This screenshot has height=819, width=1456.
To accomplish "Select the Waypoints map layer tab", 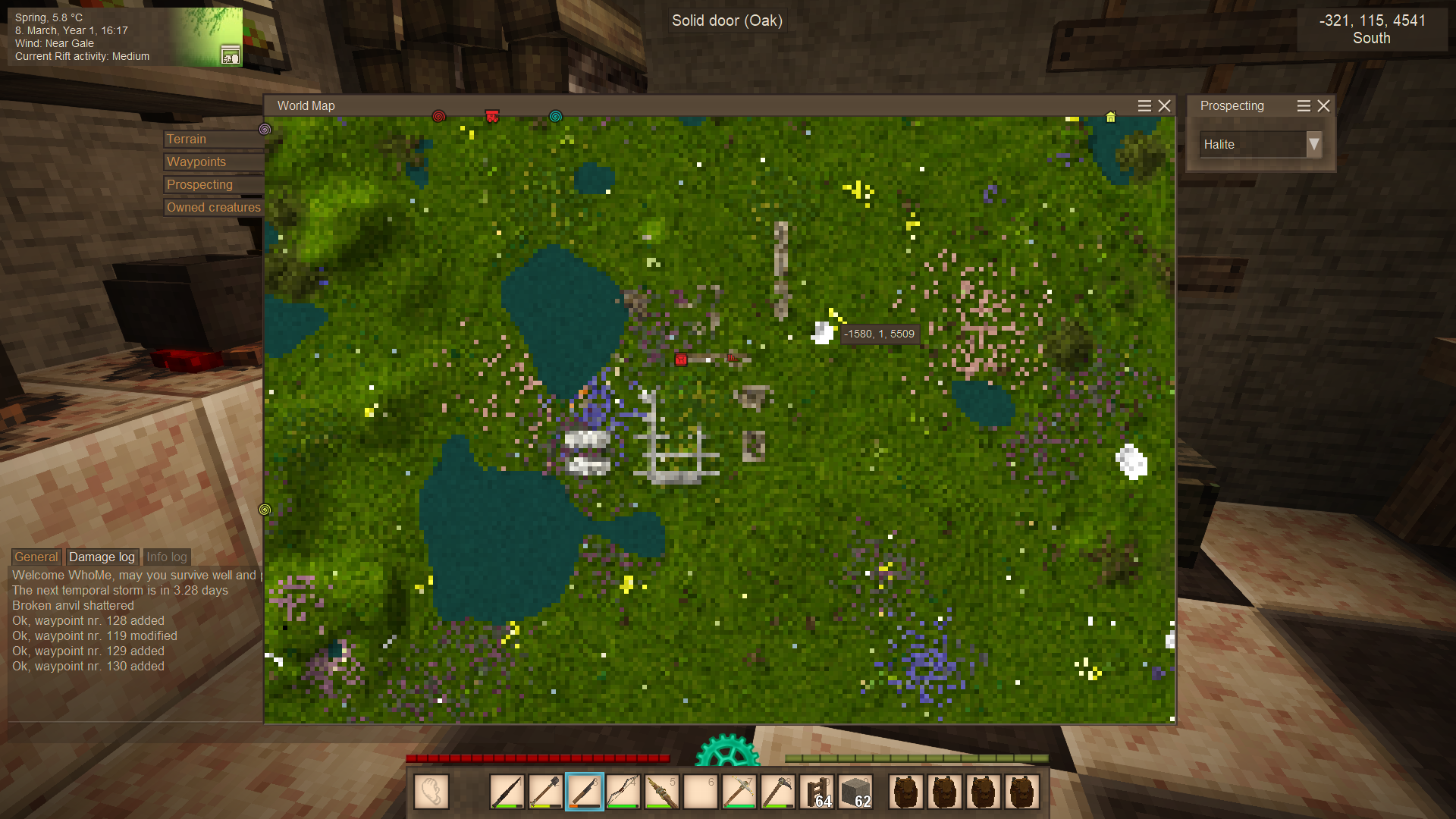I will coord(212,162).
